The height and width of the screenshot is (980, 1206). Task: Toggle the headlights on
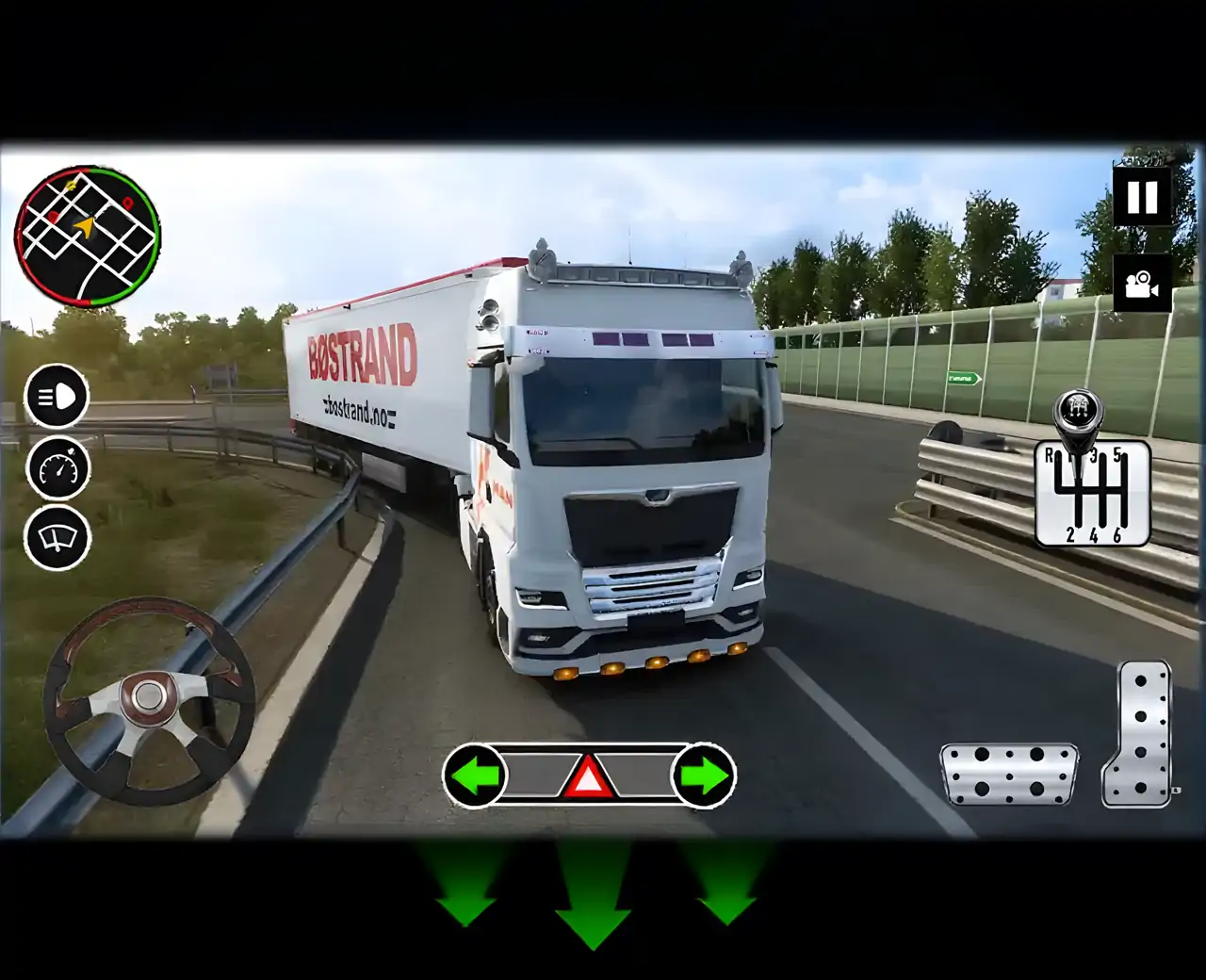(x=57, y=400)
